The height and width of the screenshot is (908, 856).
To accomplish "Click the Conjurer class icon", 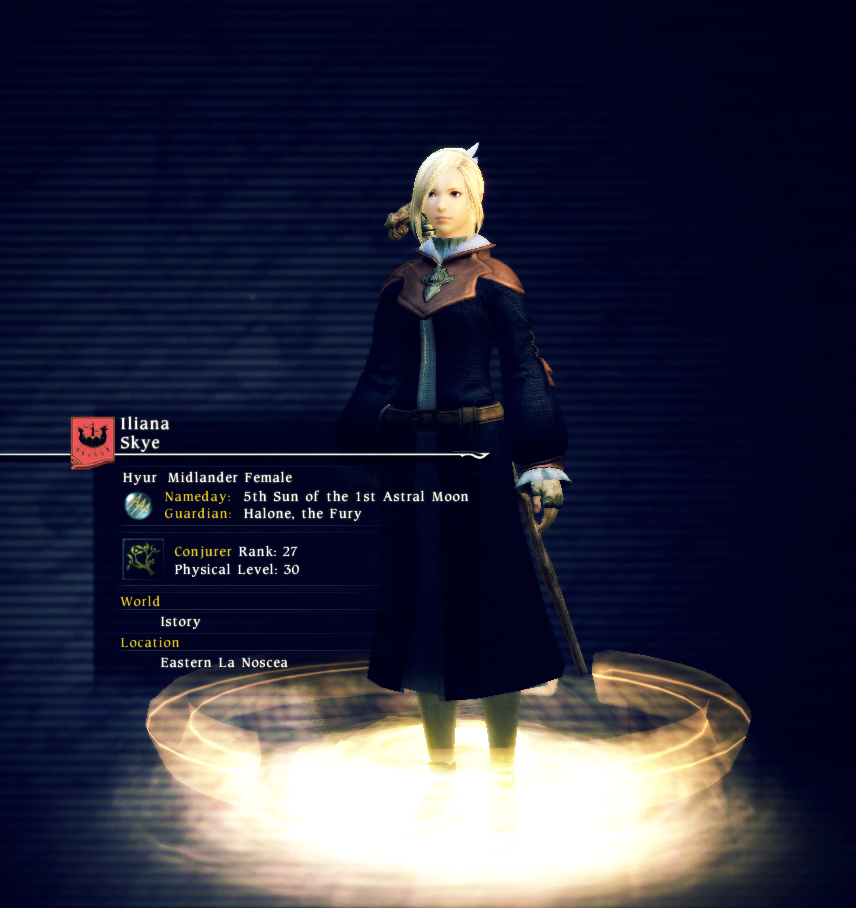I will (142, 559).
